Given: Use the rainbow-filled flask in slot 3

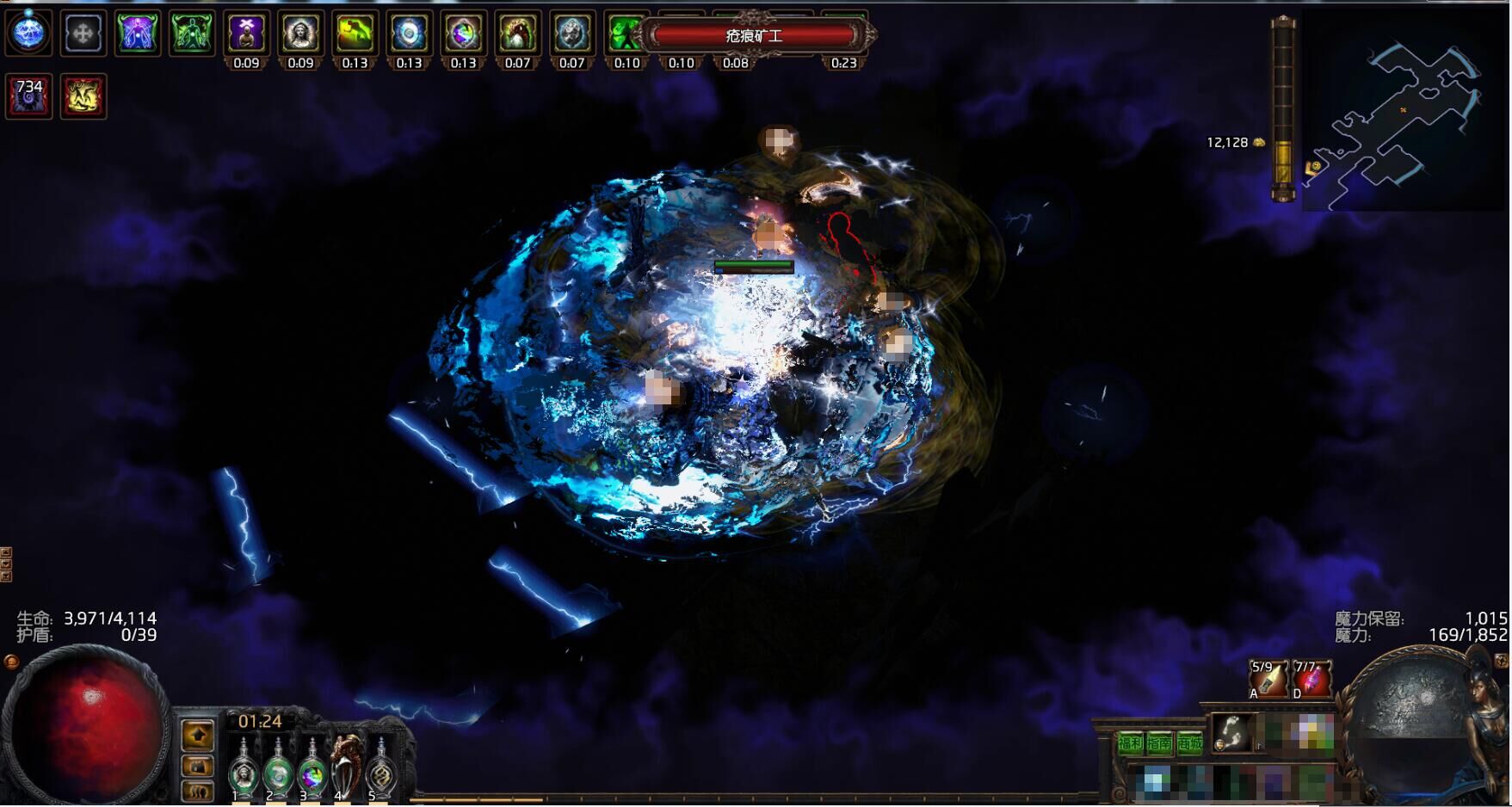Looking at the screenshot, I should (x=311, y=768).
